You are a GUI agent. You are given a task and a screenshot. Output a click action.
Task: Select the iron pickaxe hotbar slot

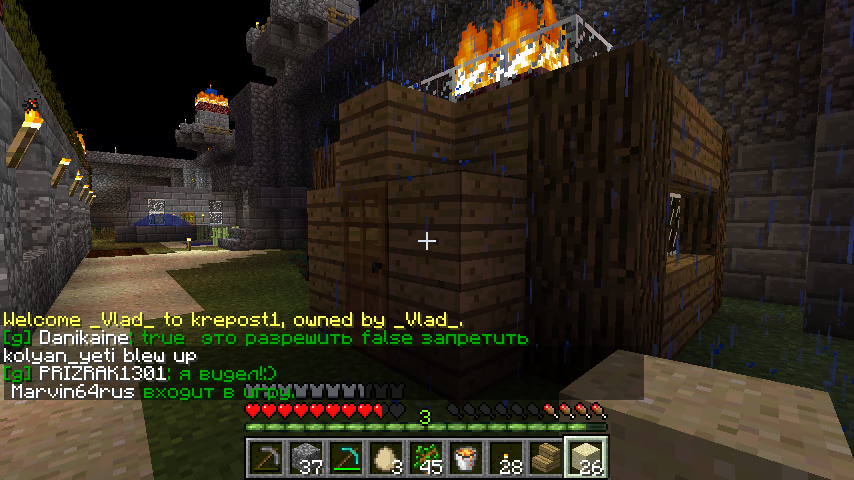(266, 457)
